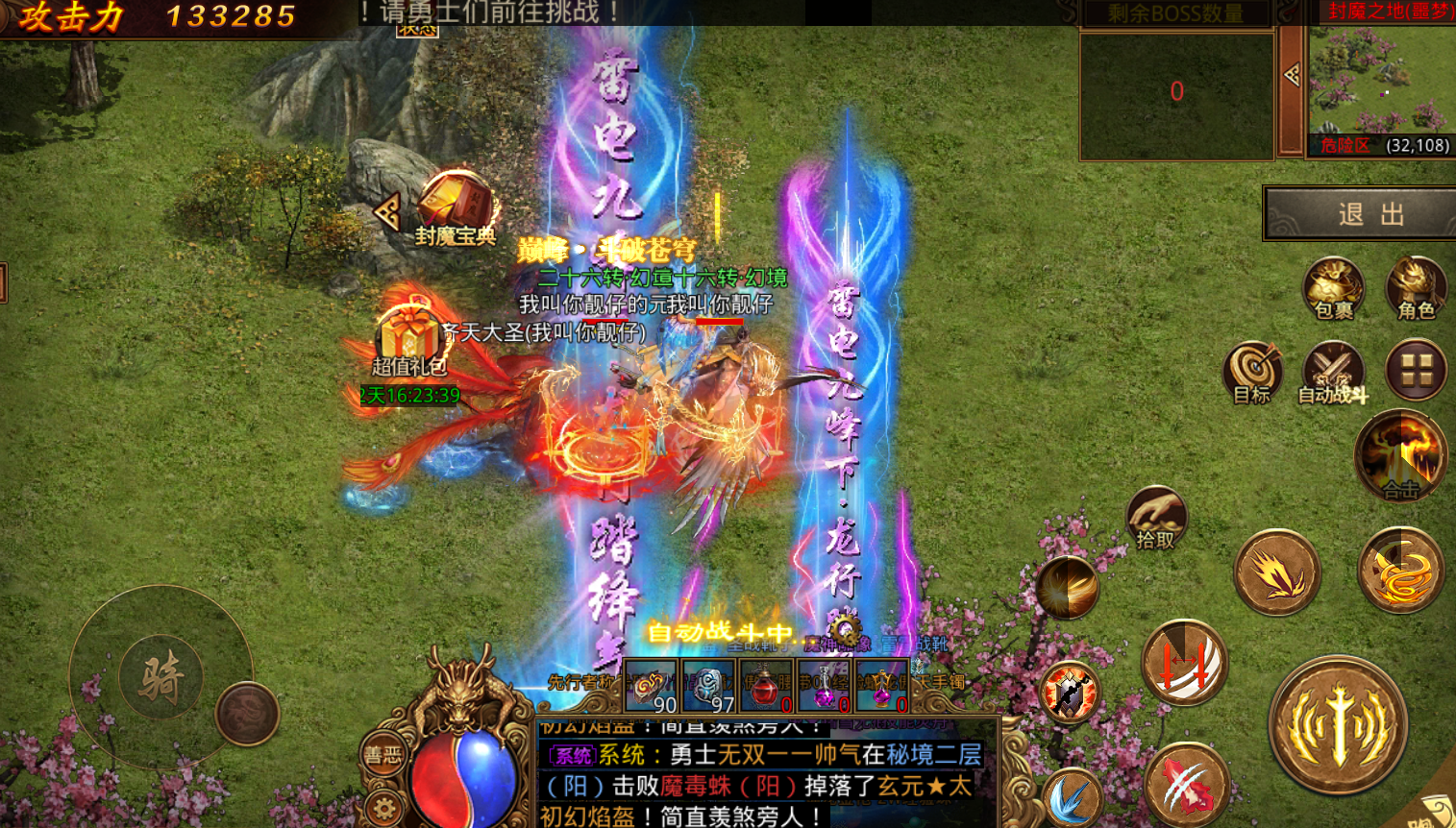1456x828 pixels.
Task: Open the 角色 character panel icon
Action: tap(1415, 285)
